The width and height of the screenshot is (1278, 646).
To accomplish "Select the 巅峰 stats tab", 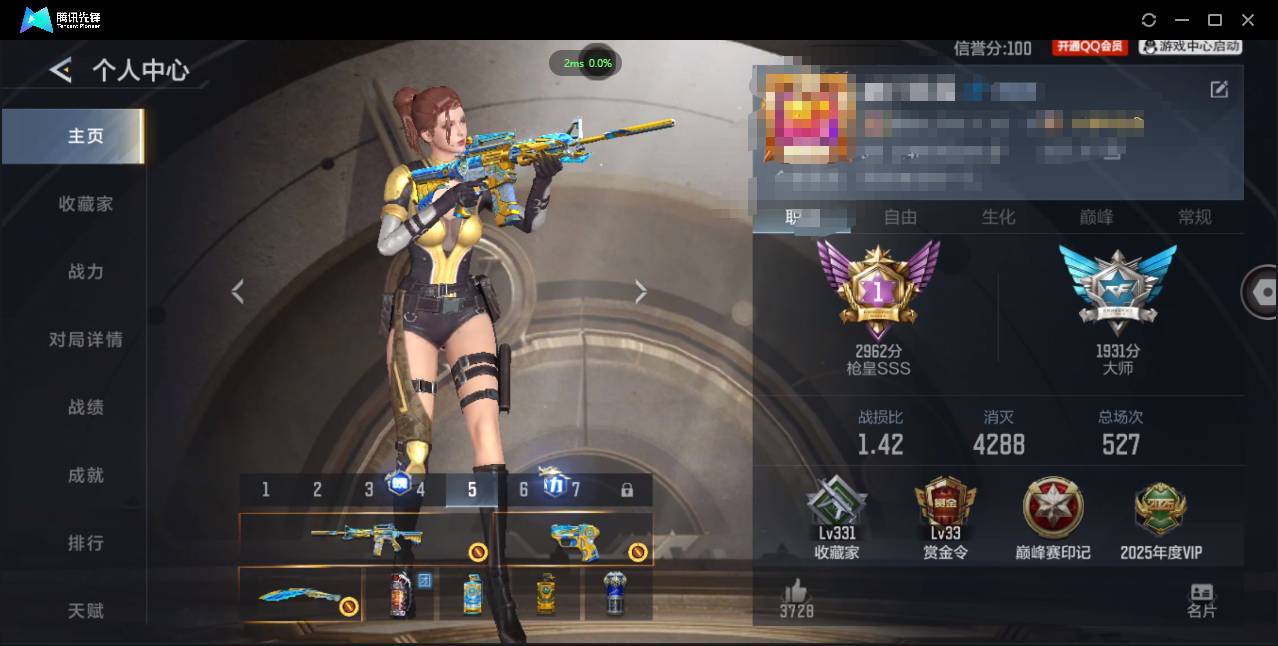I will click(x=1096, y=217).
